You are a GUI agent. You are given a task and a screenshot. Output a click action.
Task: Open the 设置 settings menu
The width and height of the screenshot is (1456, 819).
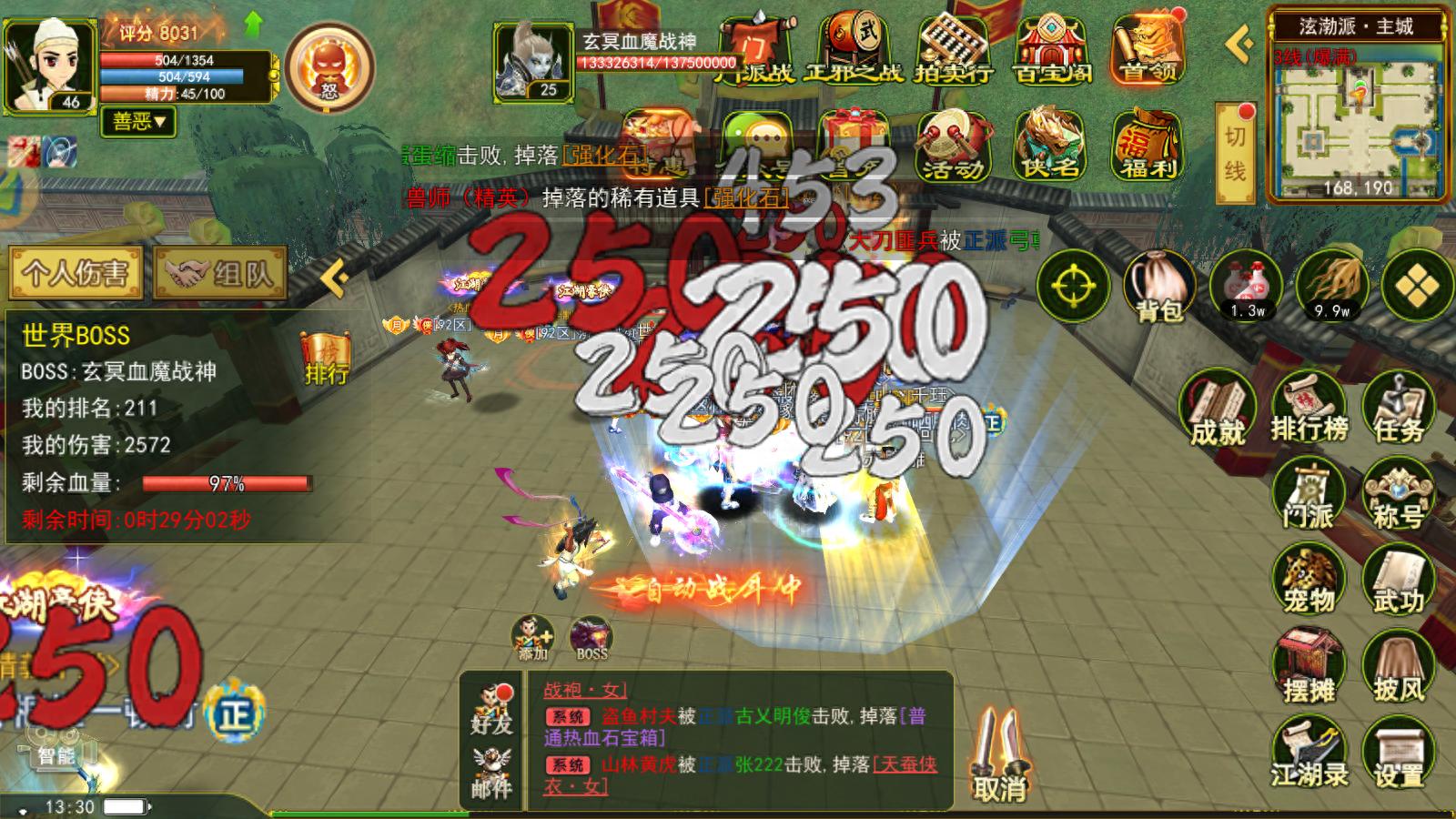(x=1399, y=753)
